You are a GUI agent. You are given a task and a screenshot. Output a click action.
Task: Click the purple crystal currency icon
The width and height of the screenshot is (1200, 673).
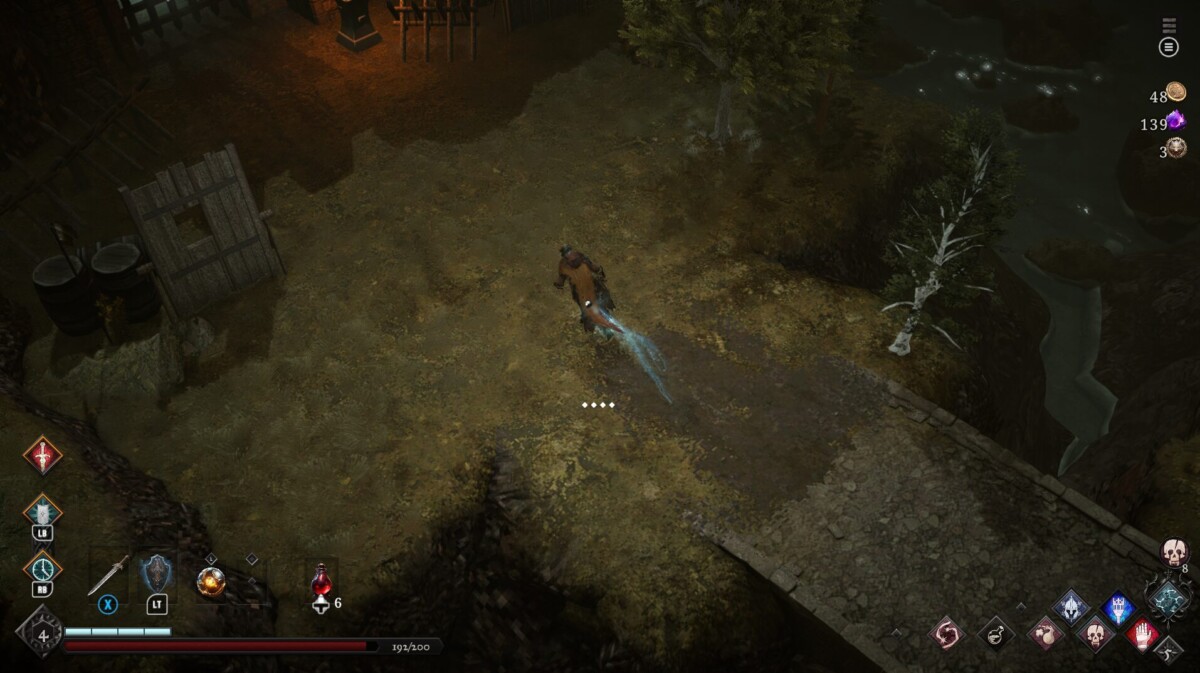point(1176,121)
